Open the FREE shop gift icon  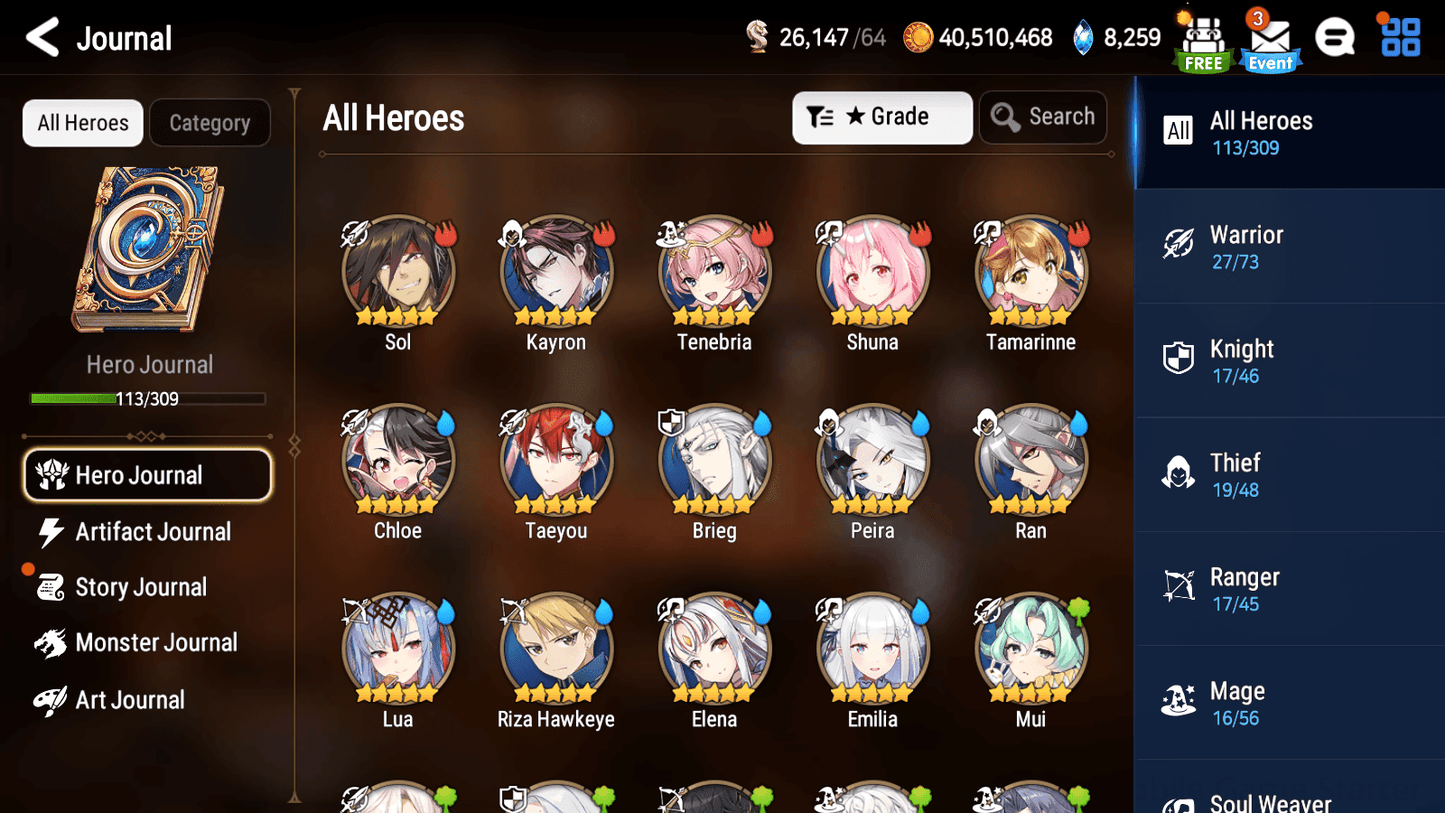pos(1202,40)
